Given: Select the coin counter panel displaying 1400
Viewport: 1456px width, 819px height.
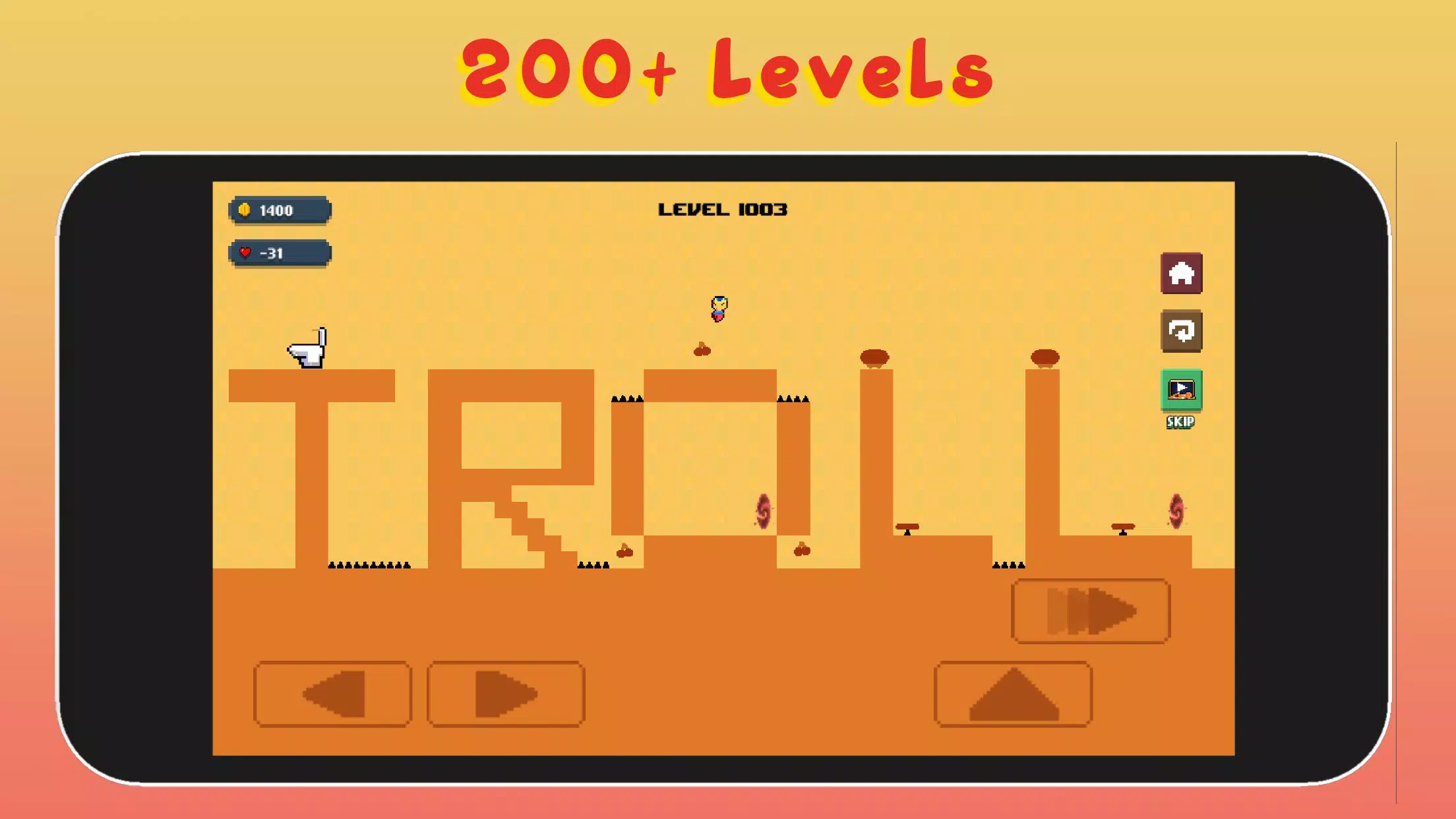Looking at the screenshot, I should coord(278,210).
